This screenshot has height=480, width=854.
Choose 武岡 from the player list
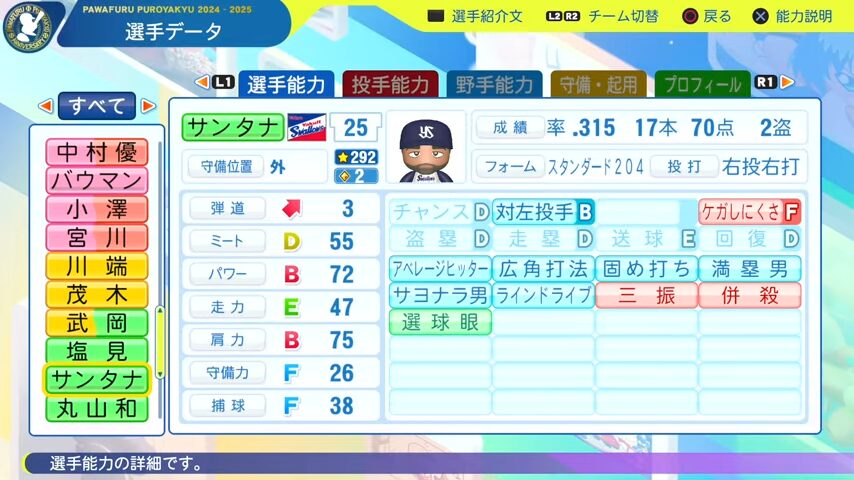click(x=96, y=323)
